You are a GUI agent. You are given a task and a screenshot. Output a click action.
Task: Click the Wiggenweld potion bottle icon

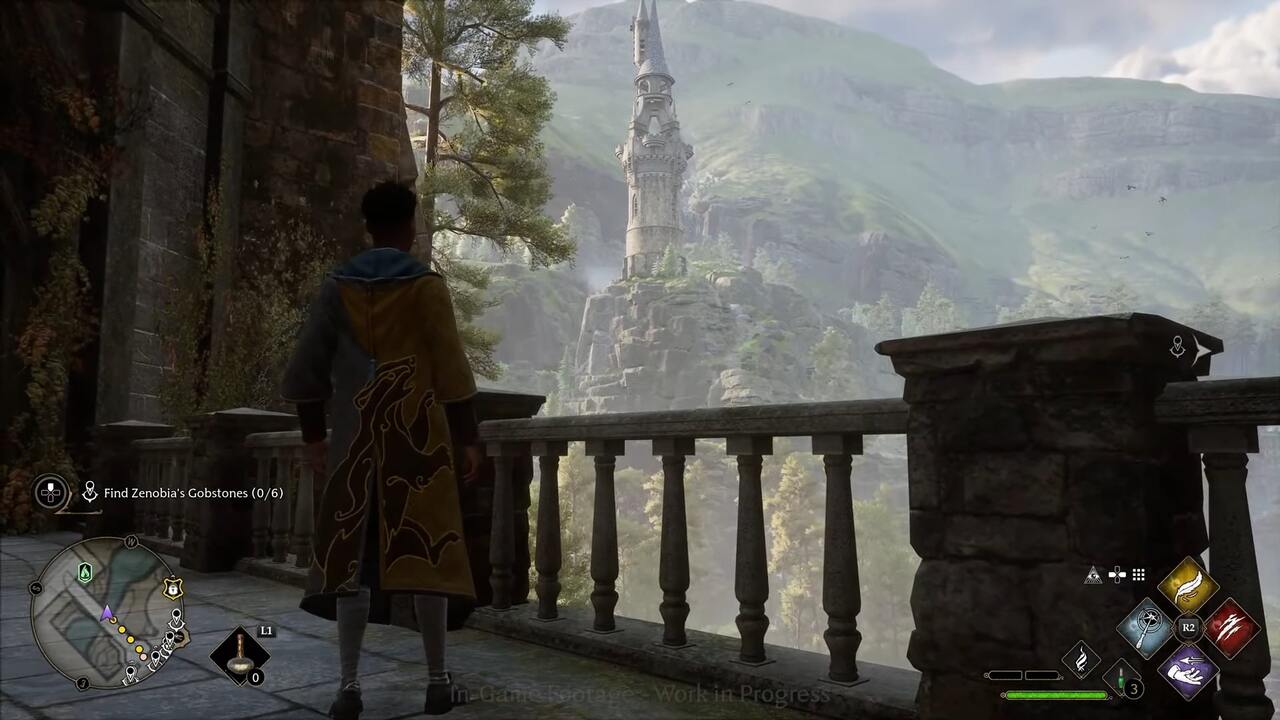pyautogui.click(x=1121, y=678)
